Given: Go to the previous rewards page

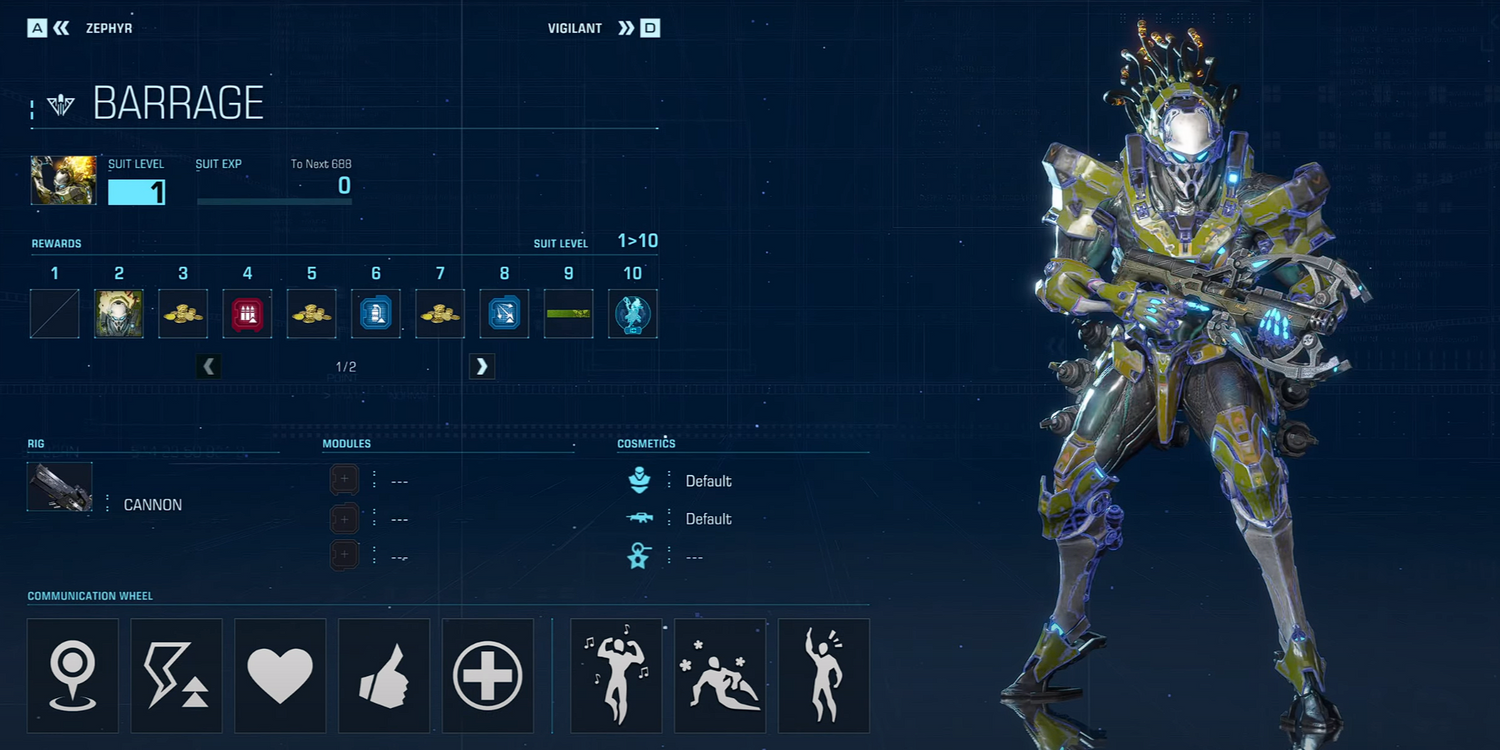Looking at the screenshot, I should (209, 367).
